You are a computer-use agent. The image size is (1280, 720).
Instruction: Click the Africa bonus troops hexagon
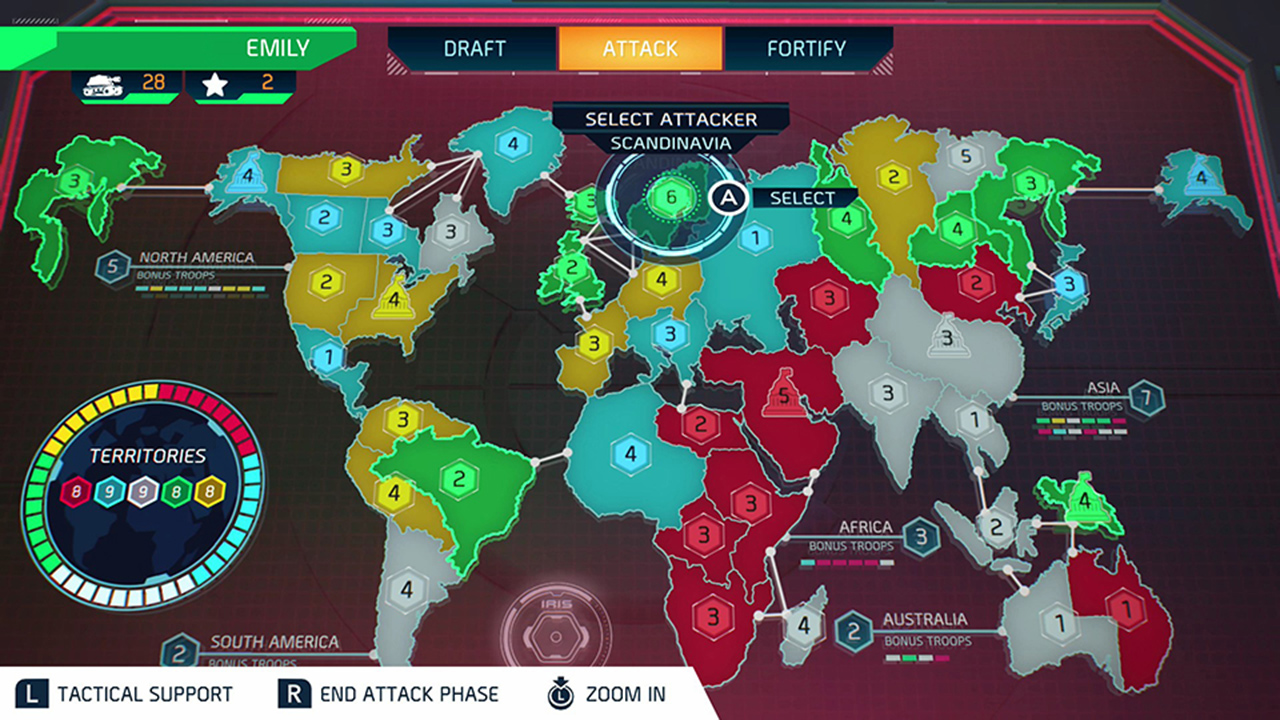click(923, 536)
